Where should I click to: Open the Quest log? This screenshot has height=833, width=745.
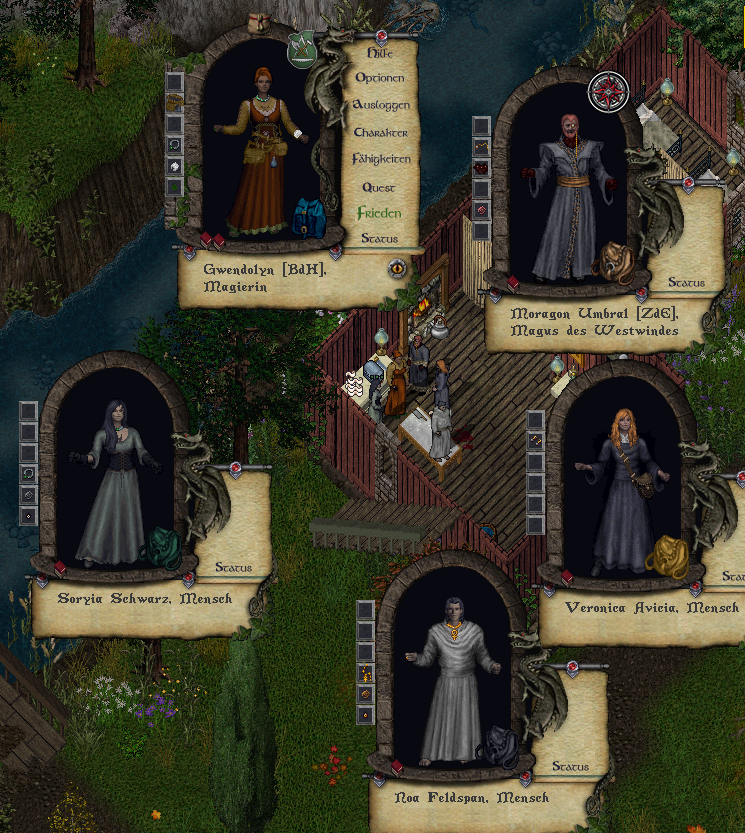(380, 187)
